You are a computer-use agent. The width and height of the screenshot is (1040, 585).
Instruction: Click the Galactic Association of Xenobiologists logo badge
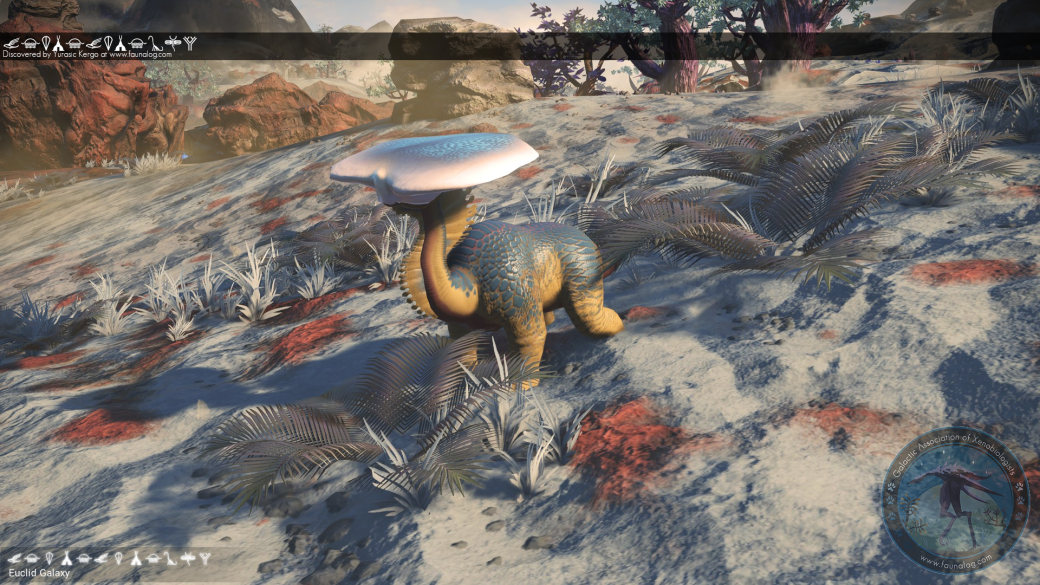(x=955, y=498)
